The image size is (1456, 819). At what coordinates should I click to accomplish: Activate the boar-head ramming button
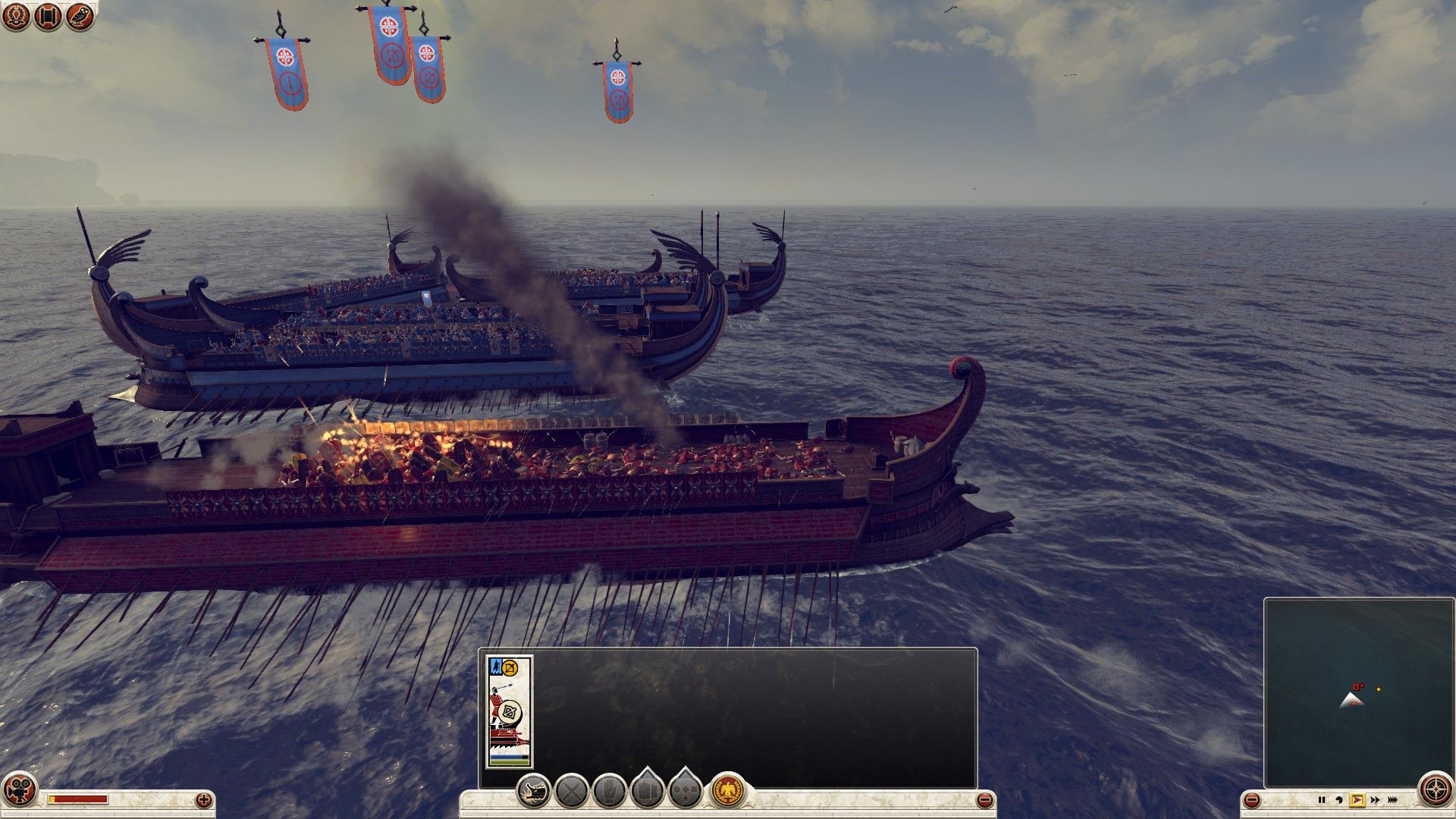534,791
